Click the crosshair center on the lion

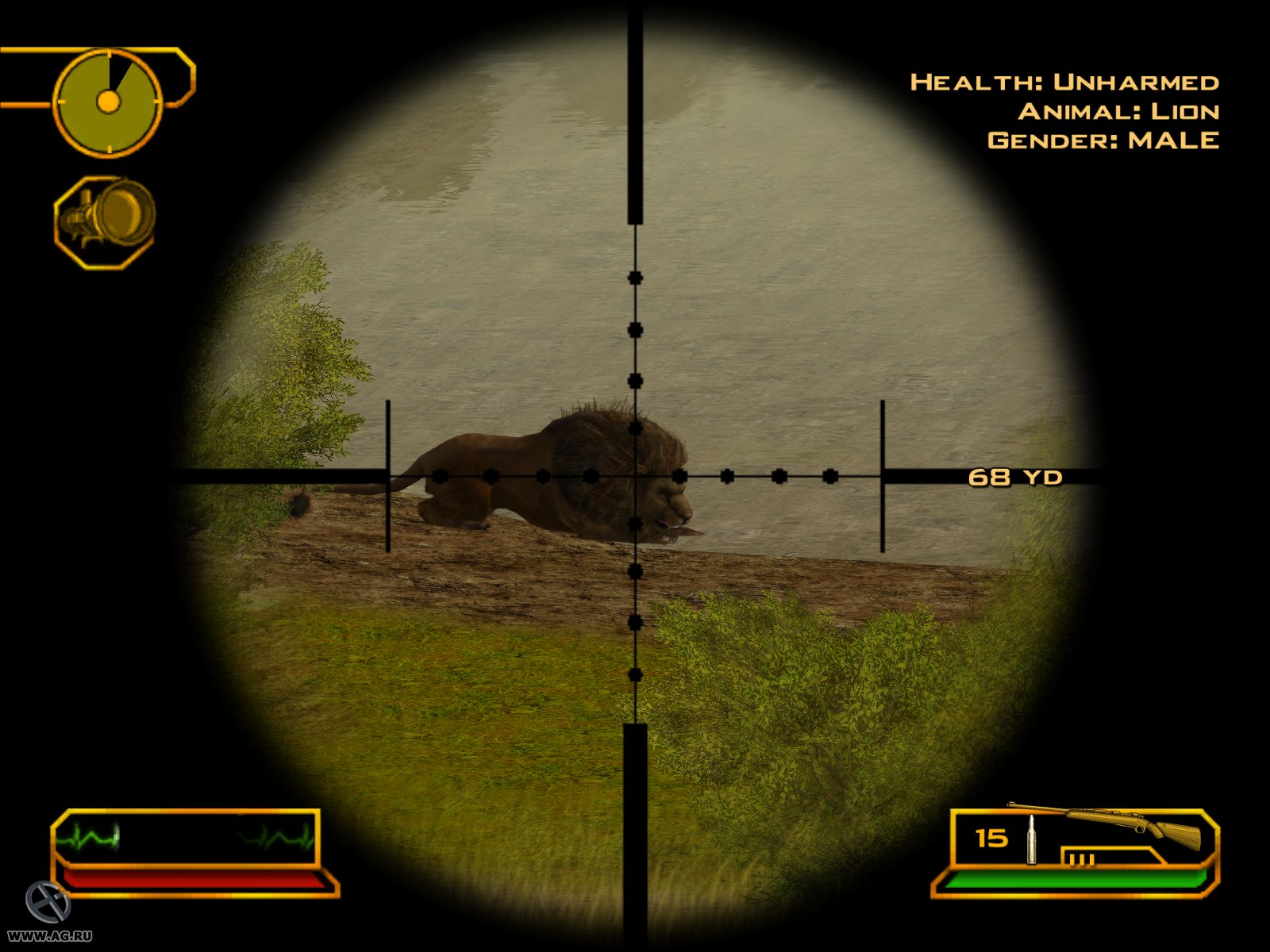[634, 477]
